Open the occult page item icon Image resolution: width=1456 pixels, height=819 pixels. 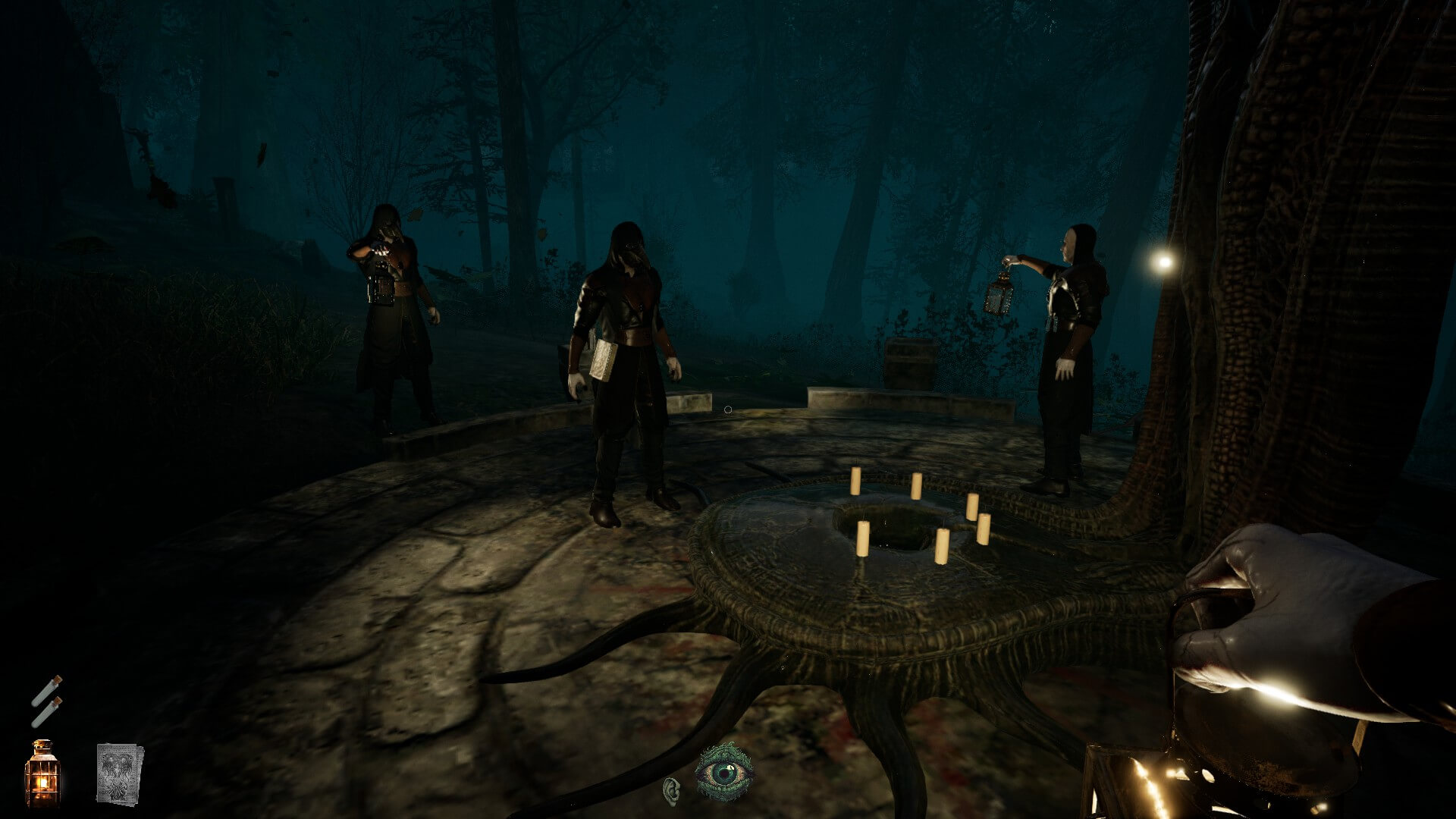point(120,773)
